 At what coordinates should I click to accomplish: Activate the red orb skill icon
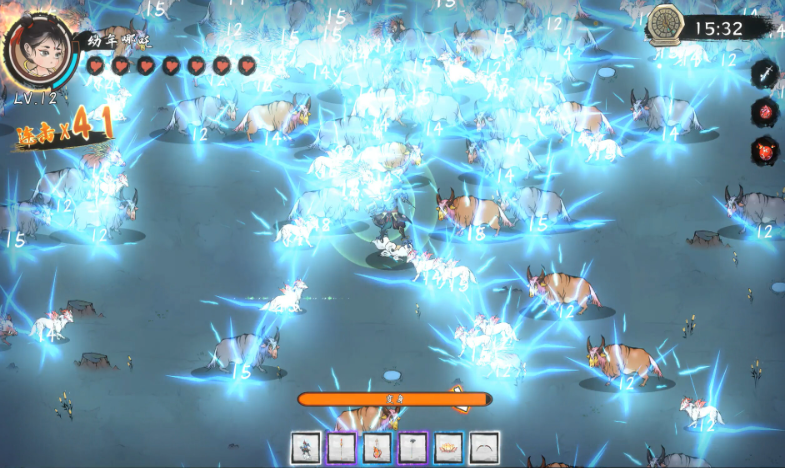pyautogui.click(x=765, y=111)
